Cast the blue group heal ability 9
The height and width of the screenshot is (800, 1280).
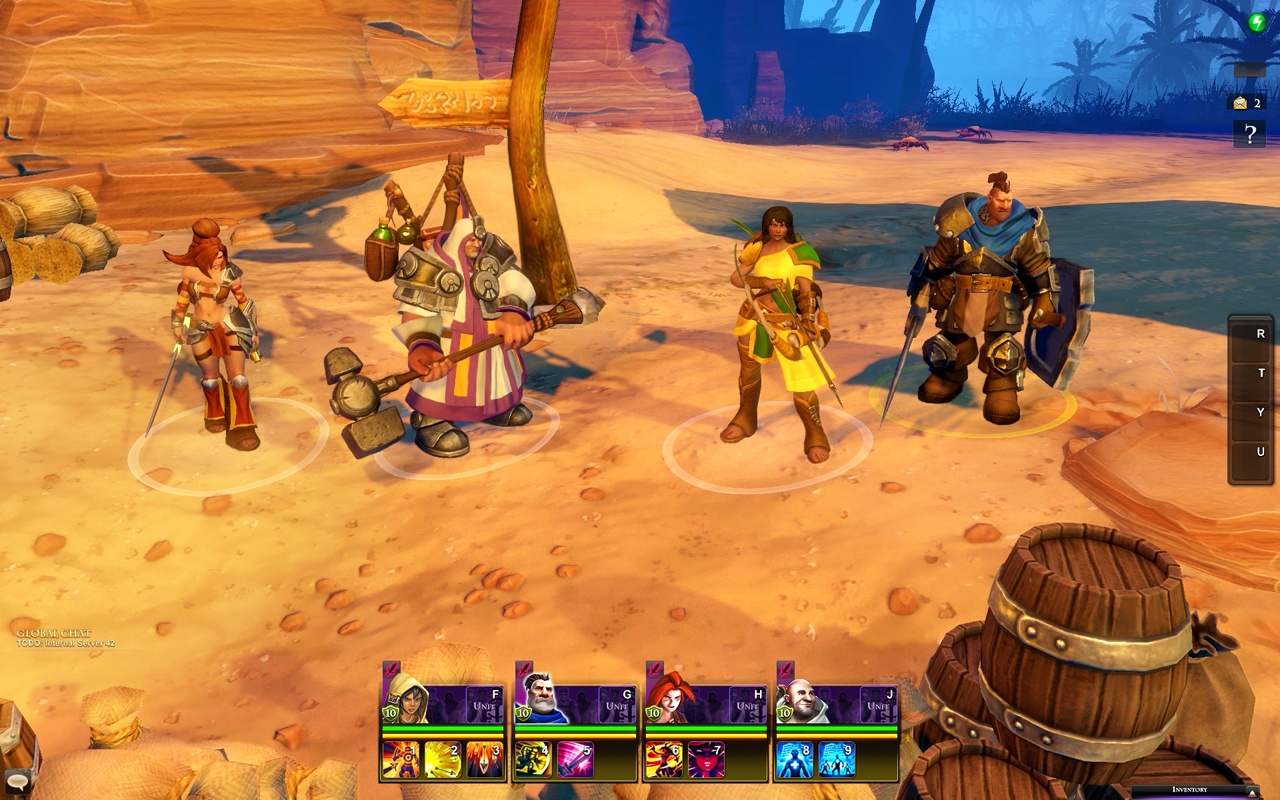point(837,760)
